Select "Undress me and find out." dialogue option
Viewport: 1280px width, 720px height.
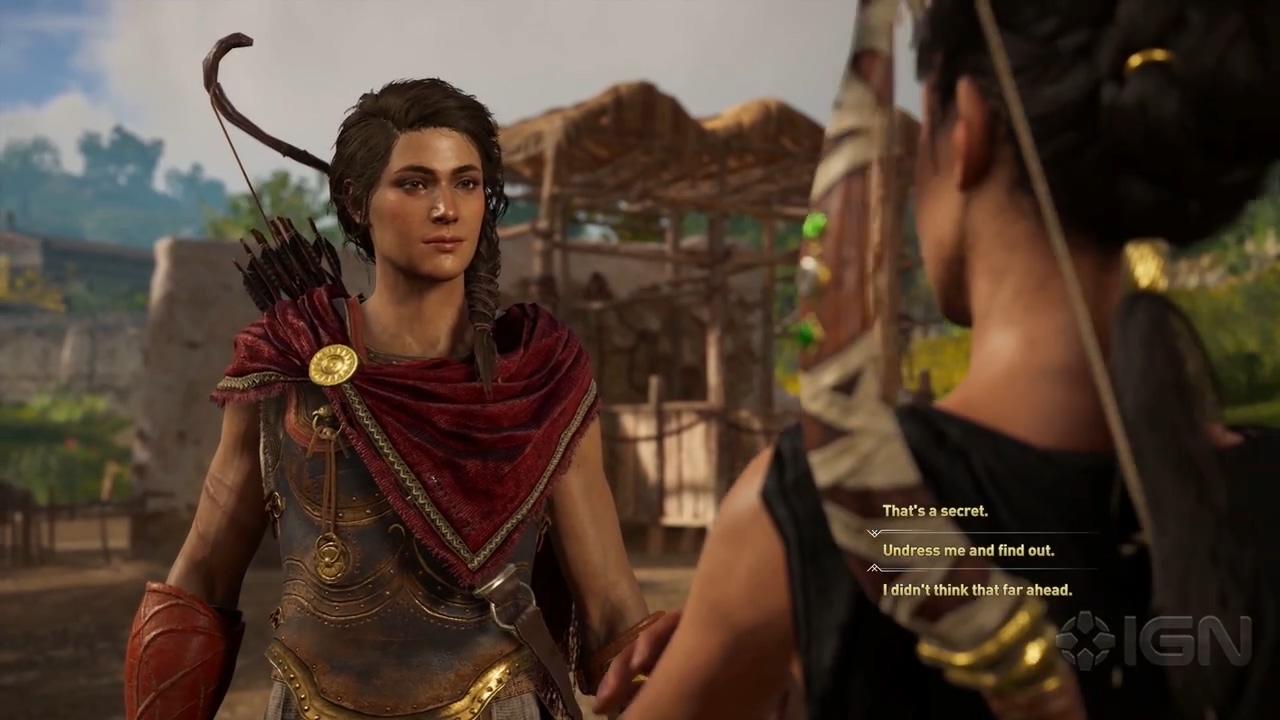(968, 550)
